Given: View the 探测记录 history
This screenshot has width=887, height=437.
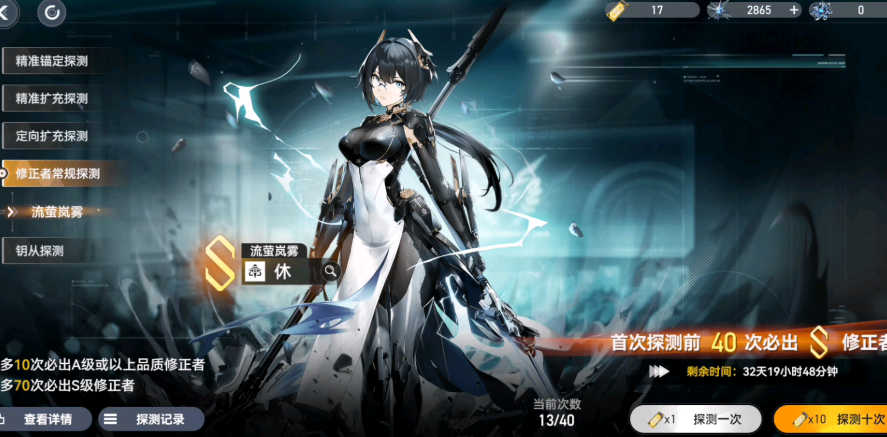Looking at the screenshot, I should click(151, 420).
